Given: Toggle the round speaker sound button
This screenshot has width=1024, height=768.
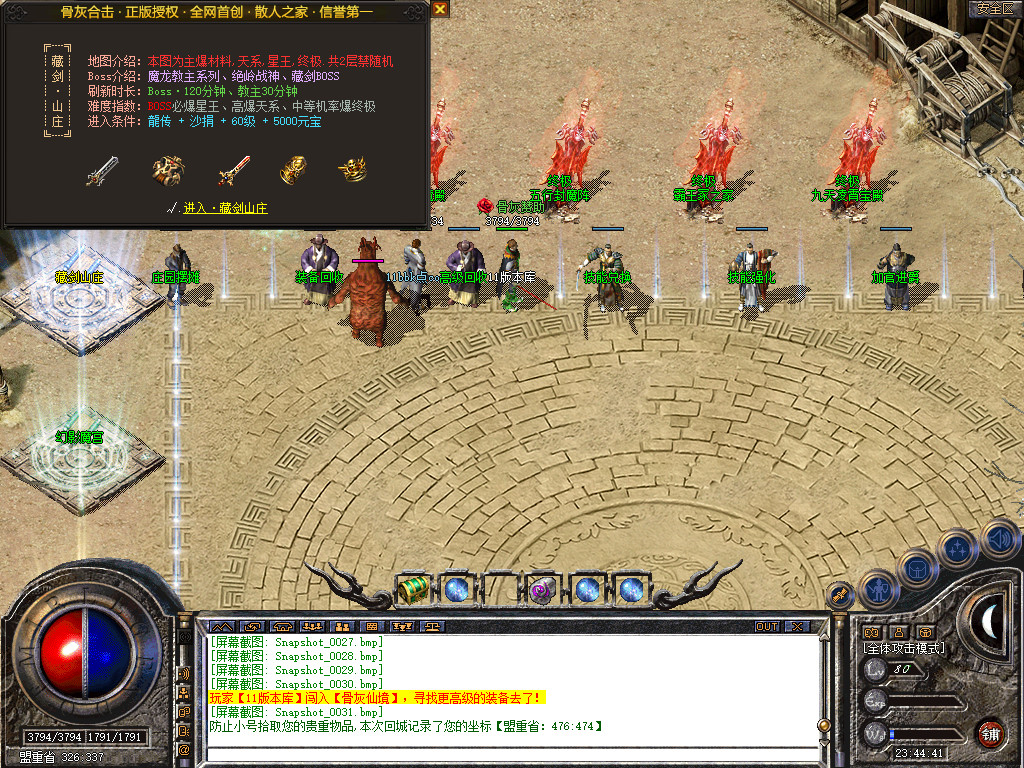Looking at the screenshot, I should click(x=999, y=541).
